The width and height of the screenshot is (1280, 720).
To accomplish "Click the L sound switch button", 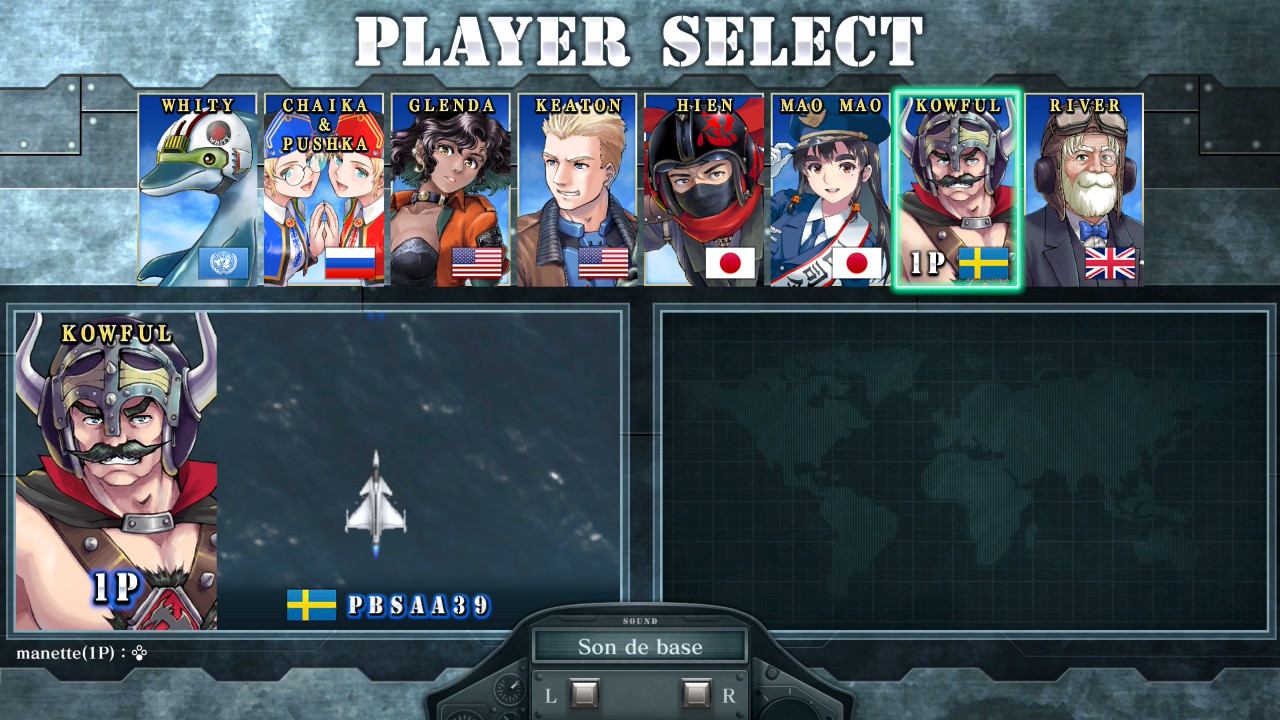I will pos(584,694).
